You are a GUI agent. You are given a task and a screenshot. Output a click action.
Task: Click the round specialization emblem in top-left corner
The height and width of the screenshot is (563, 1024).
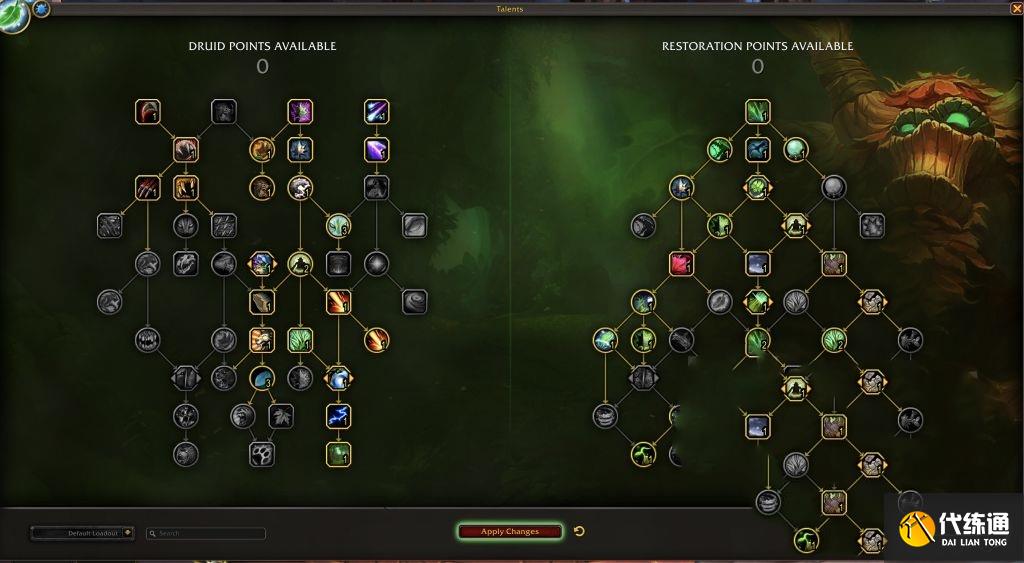[x=13, y=16]
